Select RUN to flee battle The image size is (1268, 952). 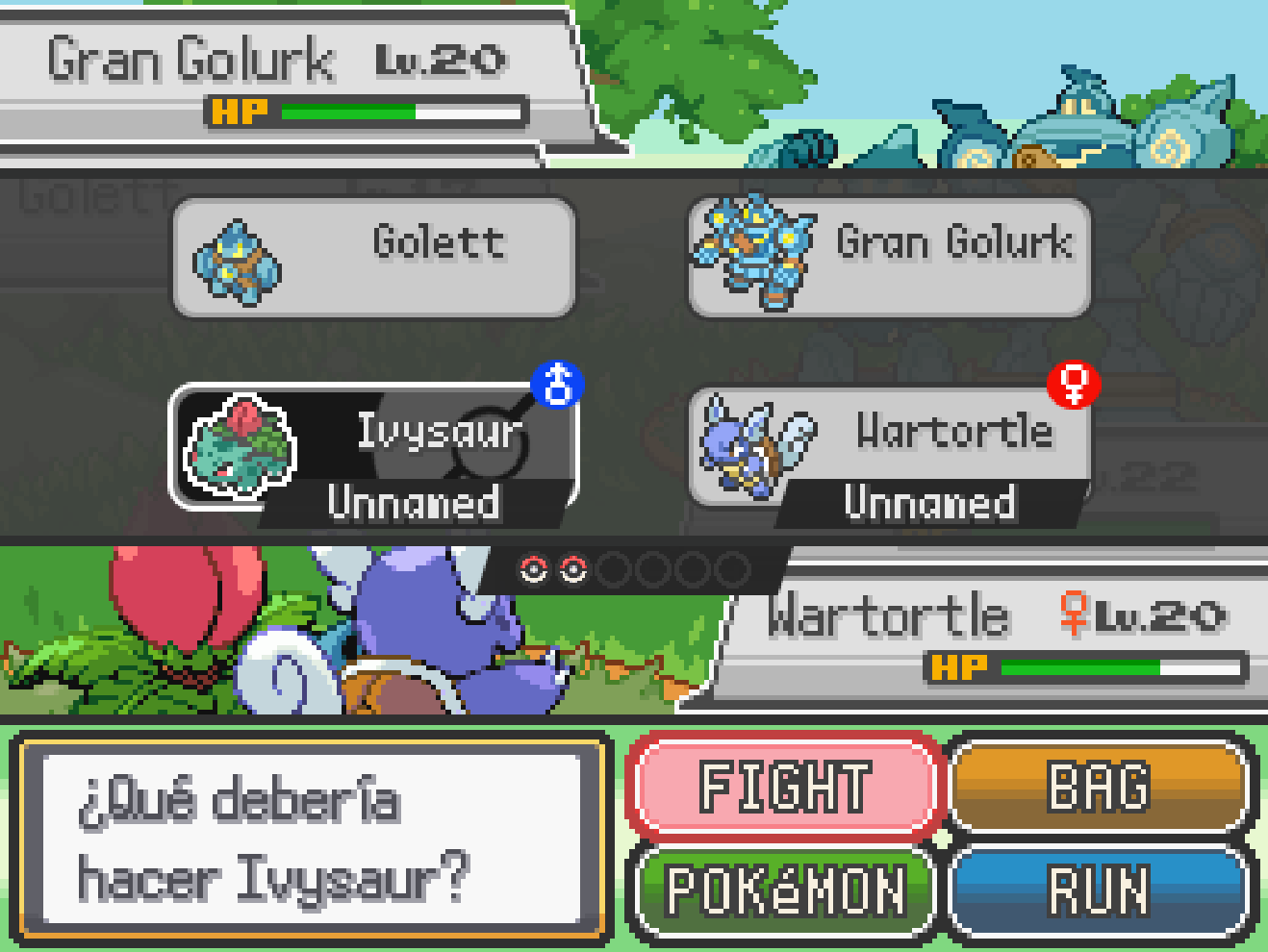1099,889
